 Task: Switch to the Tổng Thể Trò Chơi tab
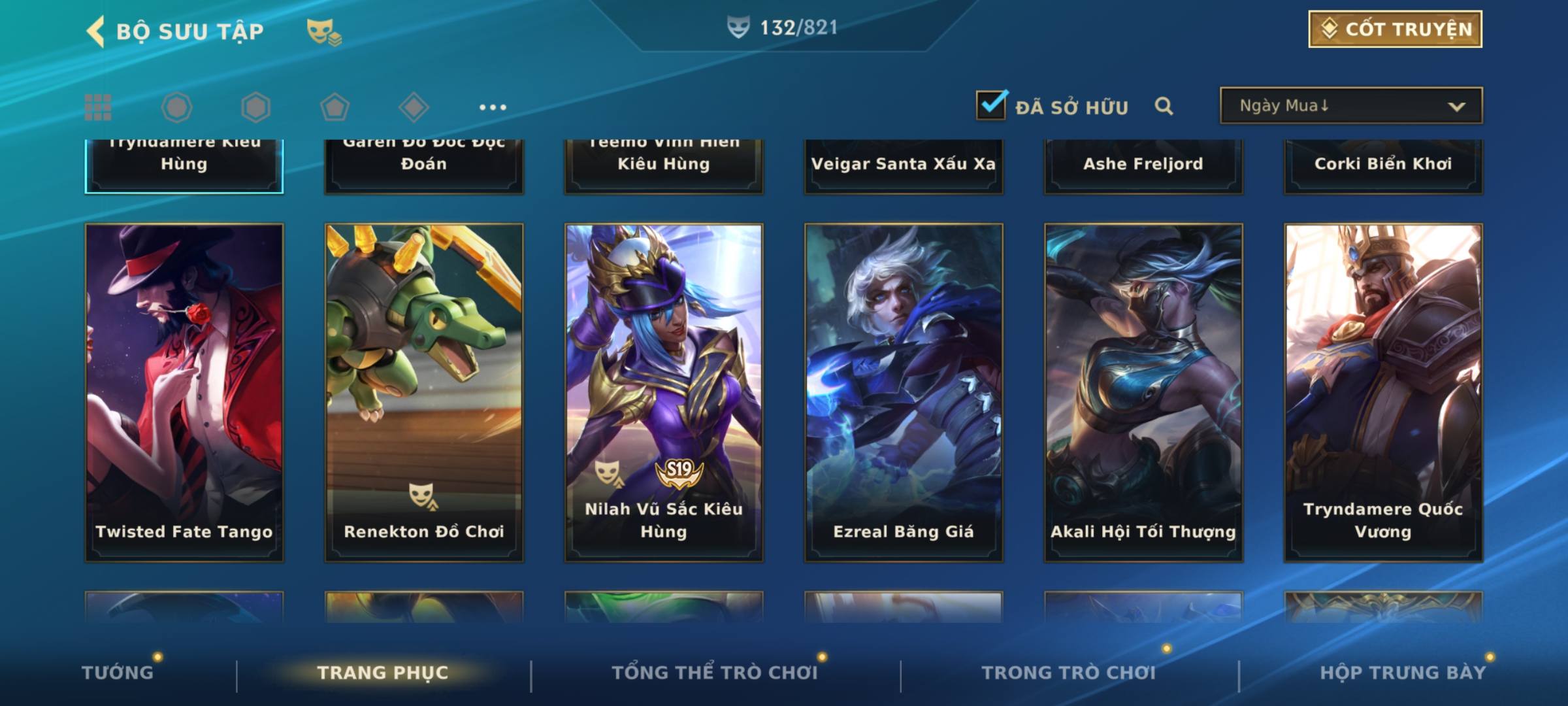tap(715, 672)
